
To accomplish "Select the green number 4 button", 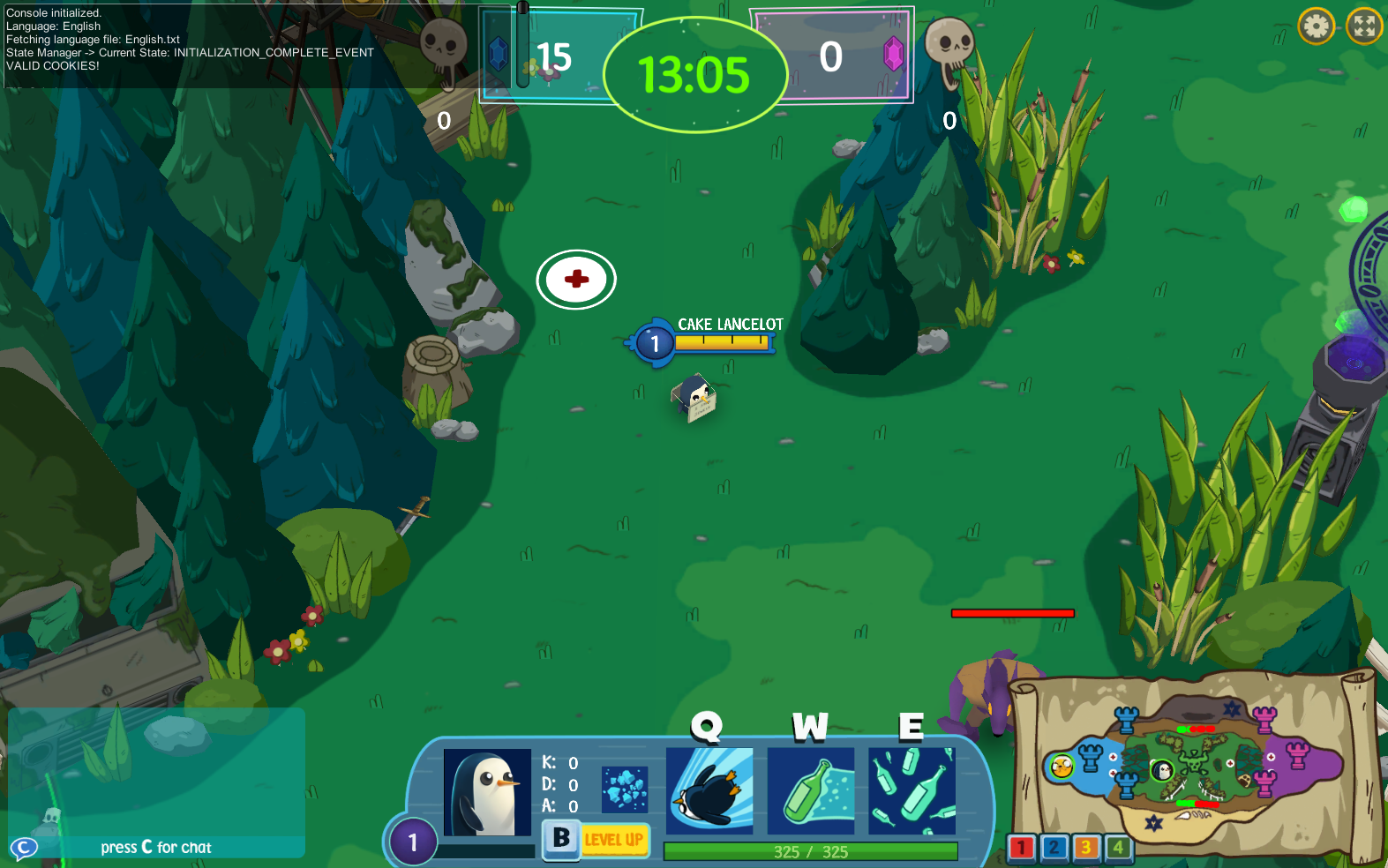I will pos(1118,848).
